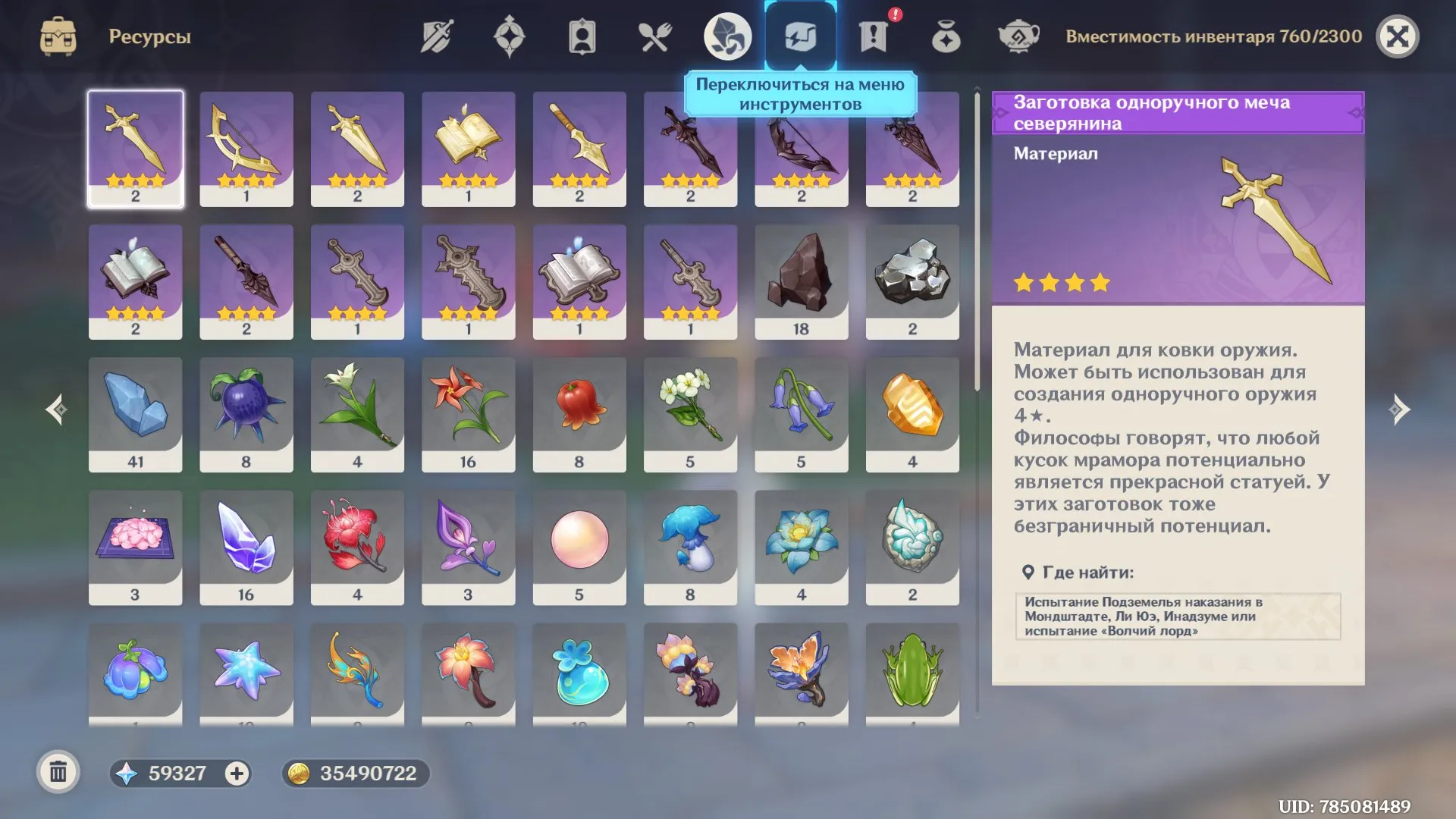Viewport: 1456px width, 819px height.
Task: Open the food inventory category
Action: tap(655, 35)
